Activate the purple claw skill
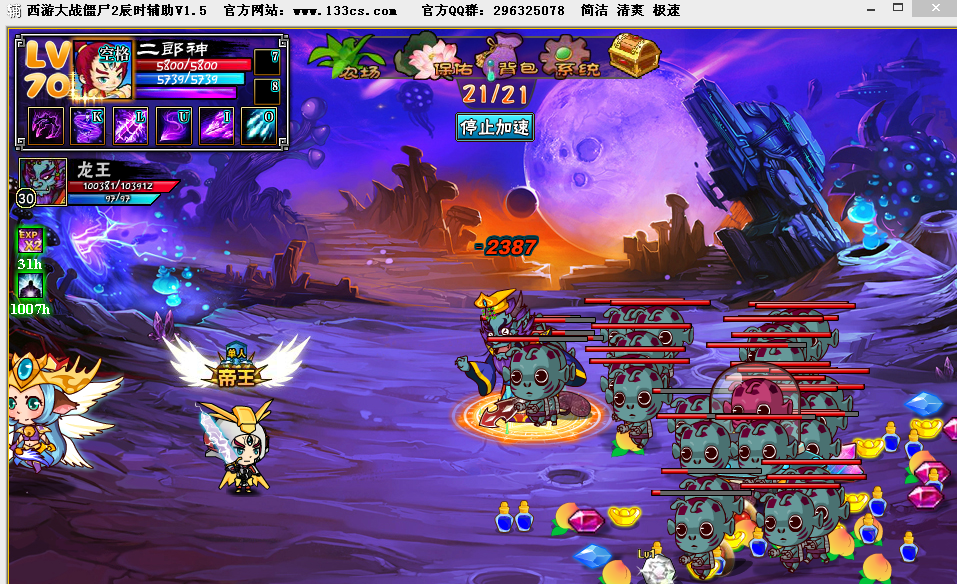This screenshot has height=584, width=957. click(x=44, y=126)
